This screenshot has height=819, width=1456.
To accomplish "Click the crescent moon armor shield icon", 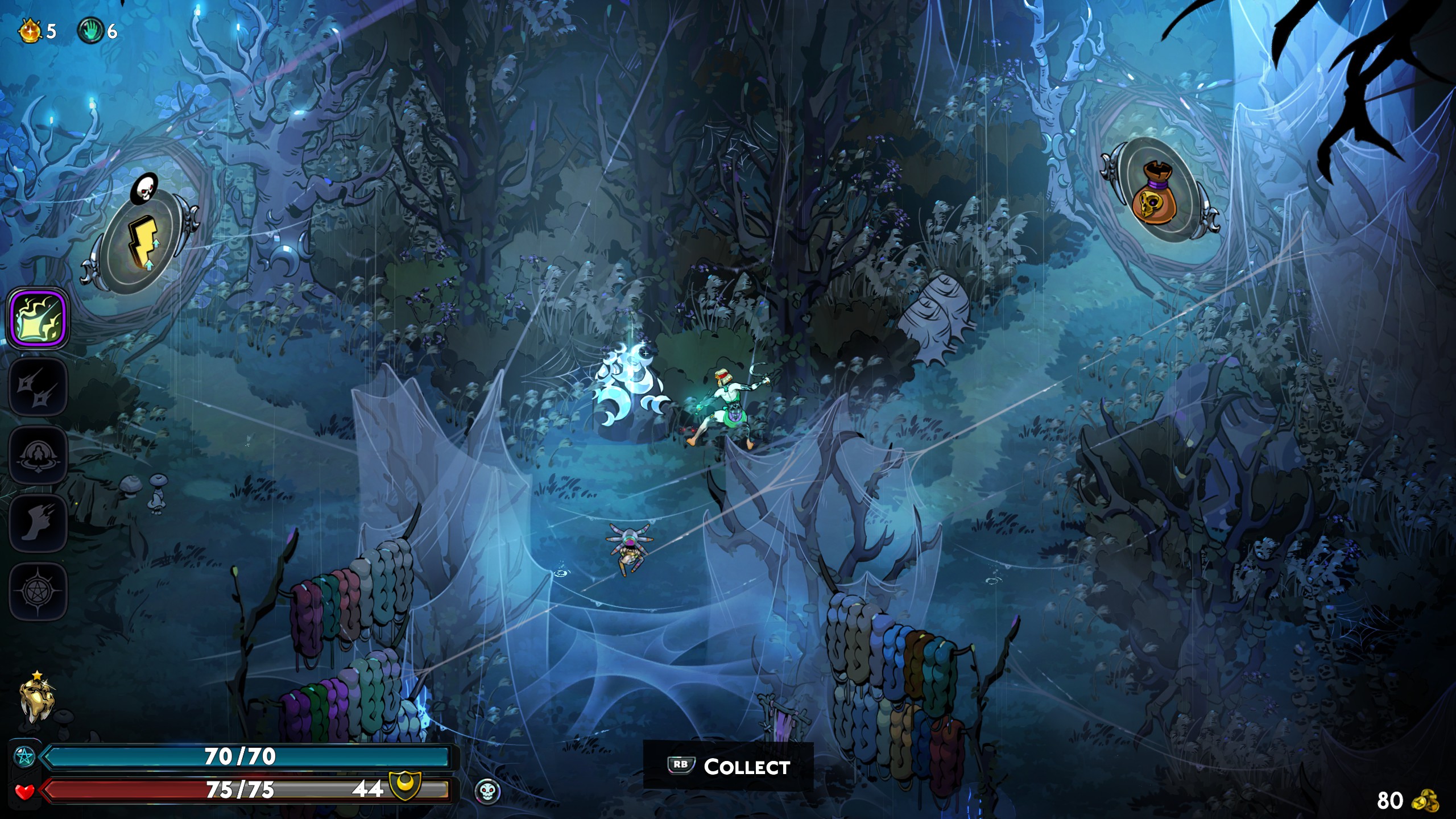I will [404, 785].
